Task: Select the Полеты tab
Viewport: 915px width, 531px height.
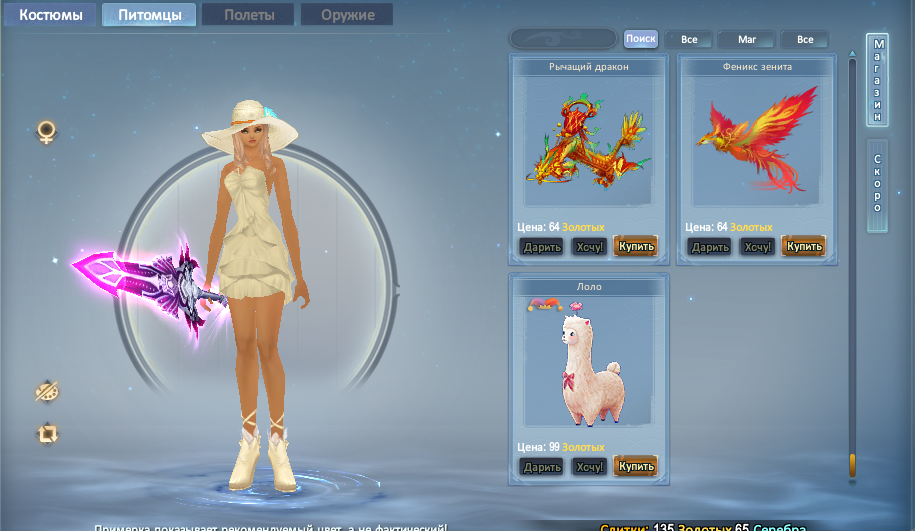Action: (247, 15)
